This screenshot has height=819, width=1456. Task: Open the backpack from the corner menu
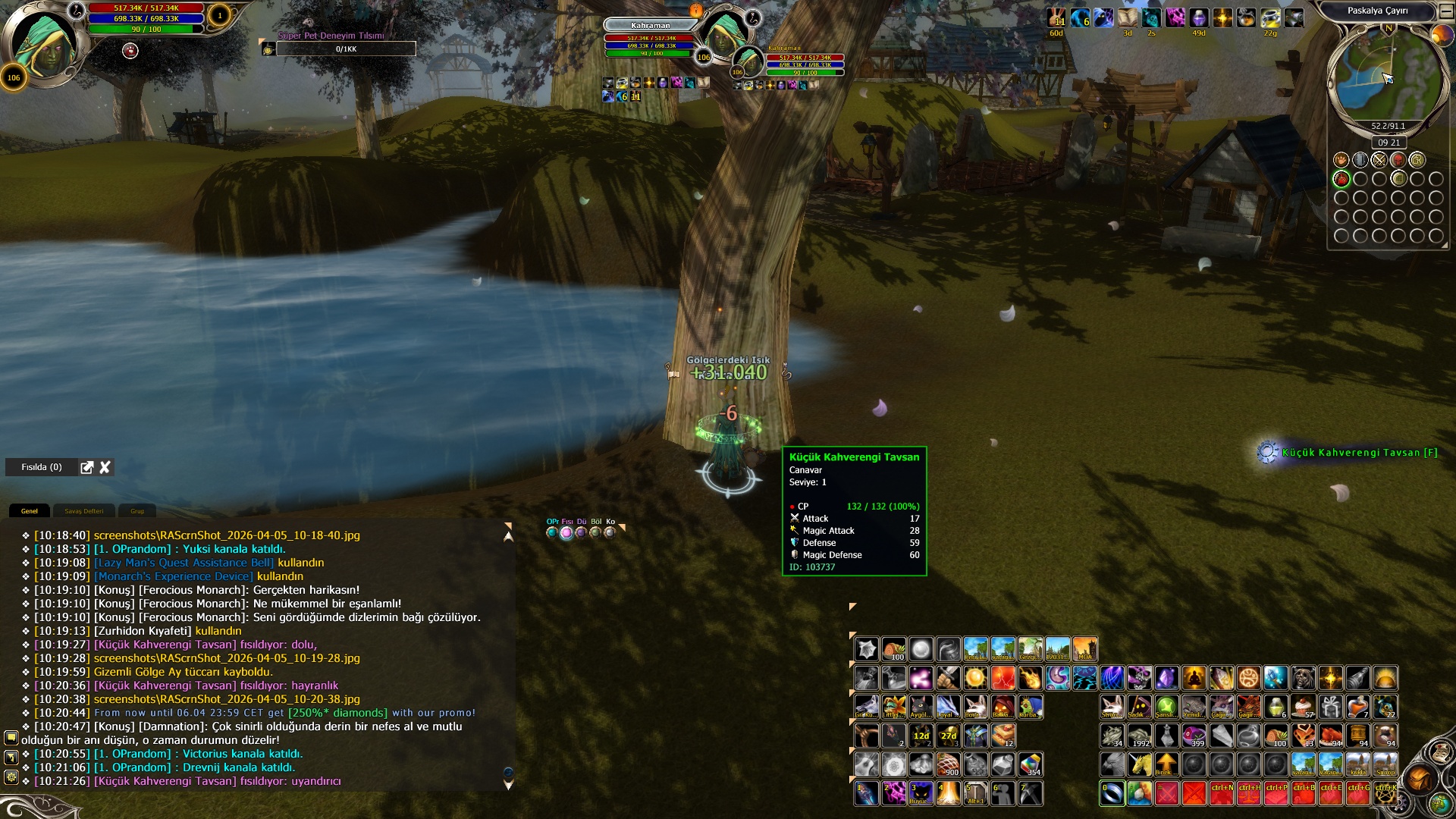(1418, 780)
